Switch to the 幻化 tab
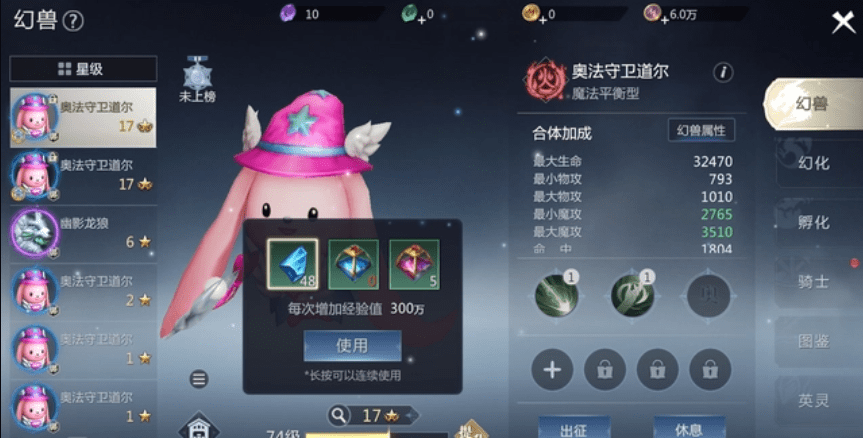863x438 pixels. point(813,163)
